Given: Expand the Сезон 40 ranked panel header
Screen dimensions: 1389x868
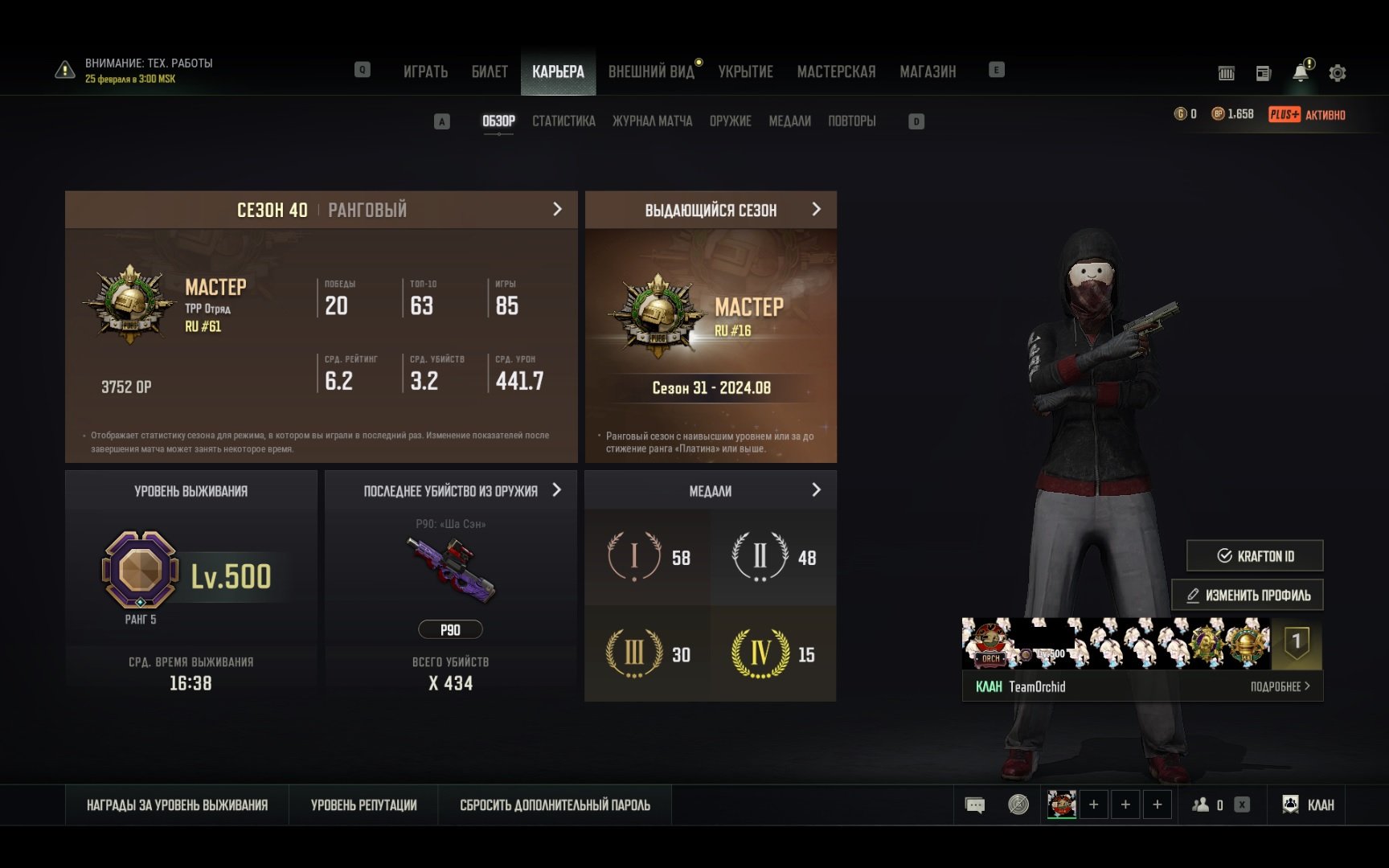Looking at the screenshot, I should pos(322,210).
